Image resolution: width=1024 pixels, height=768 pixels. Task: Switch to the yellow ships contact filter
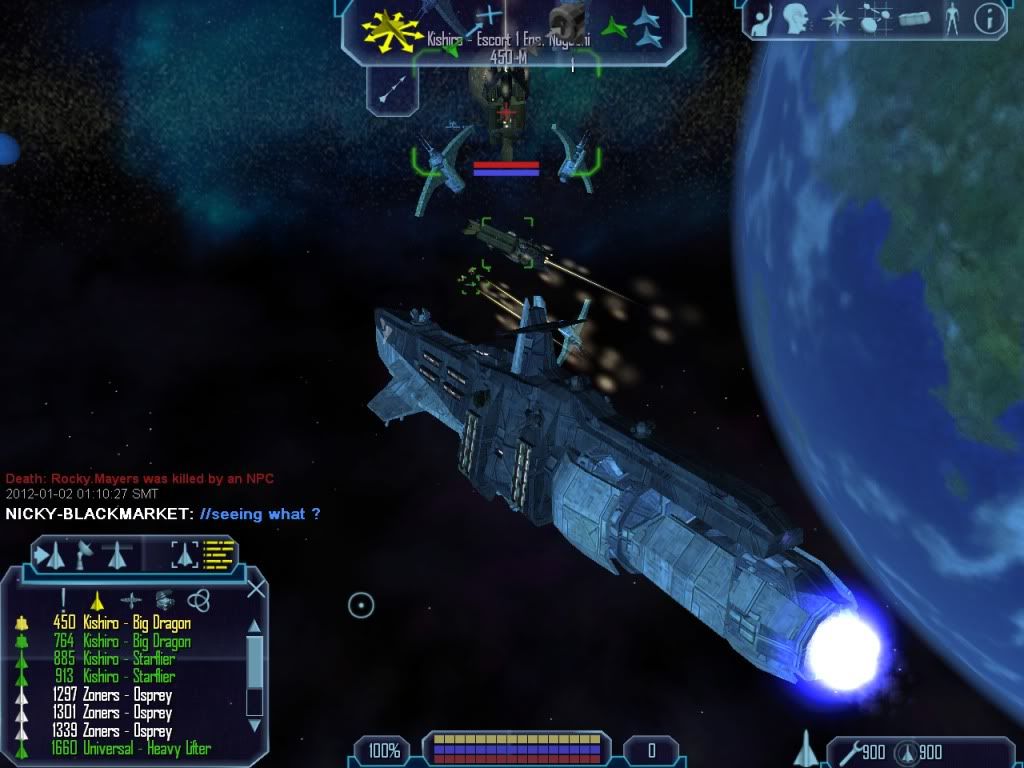97,600
